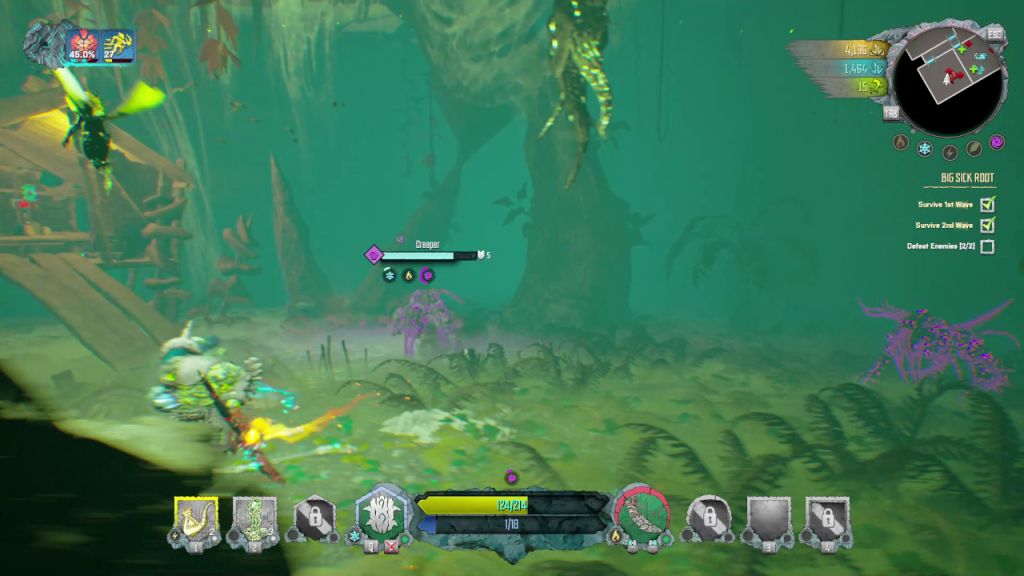The width and height of the screenshot is (1024, 576).
Task: Select the purple swirl element icon under the minimap
Action: coord(997,142)
